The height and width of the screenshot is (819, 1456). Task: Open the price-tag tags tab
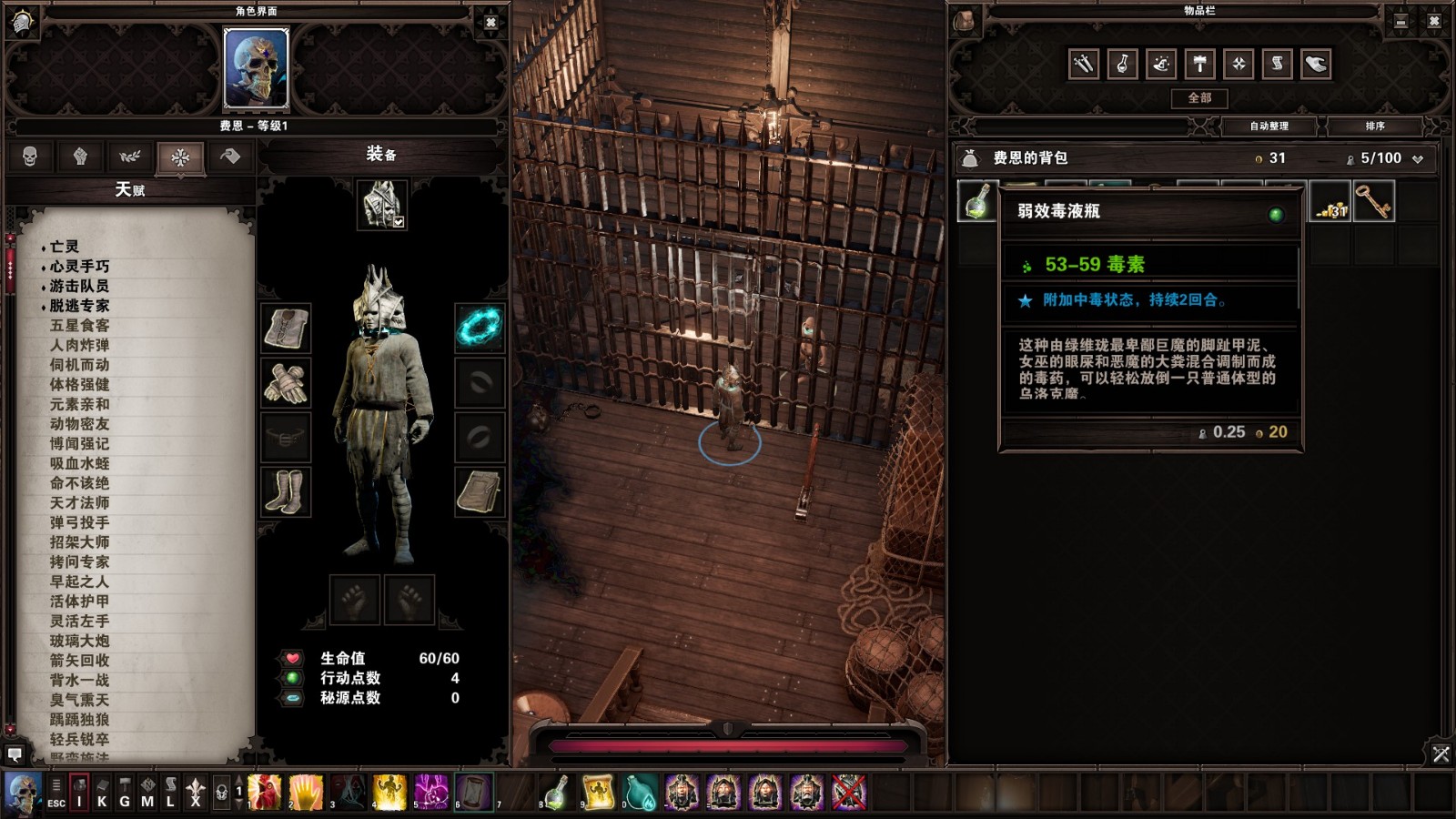point(230,157)
